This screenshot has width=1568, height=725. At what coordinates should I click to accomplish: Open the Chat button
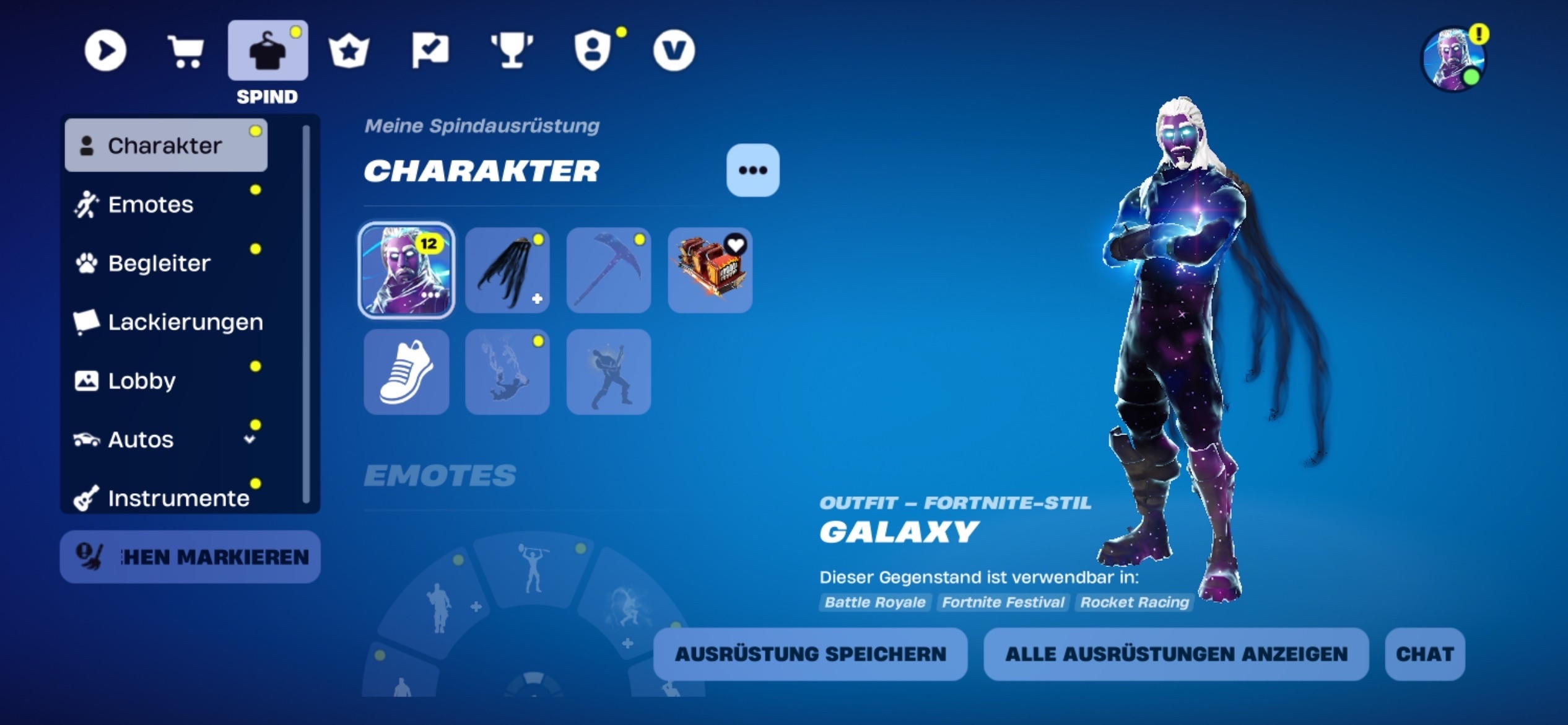pyautogui.click(x=1424, y=654)
